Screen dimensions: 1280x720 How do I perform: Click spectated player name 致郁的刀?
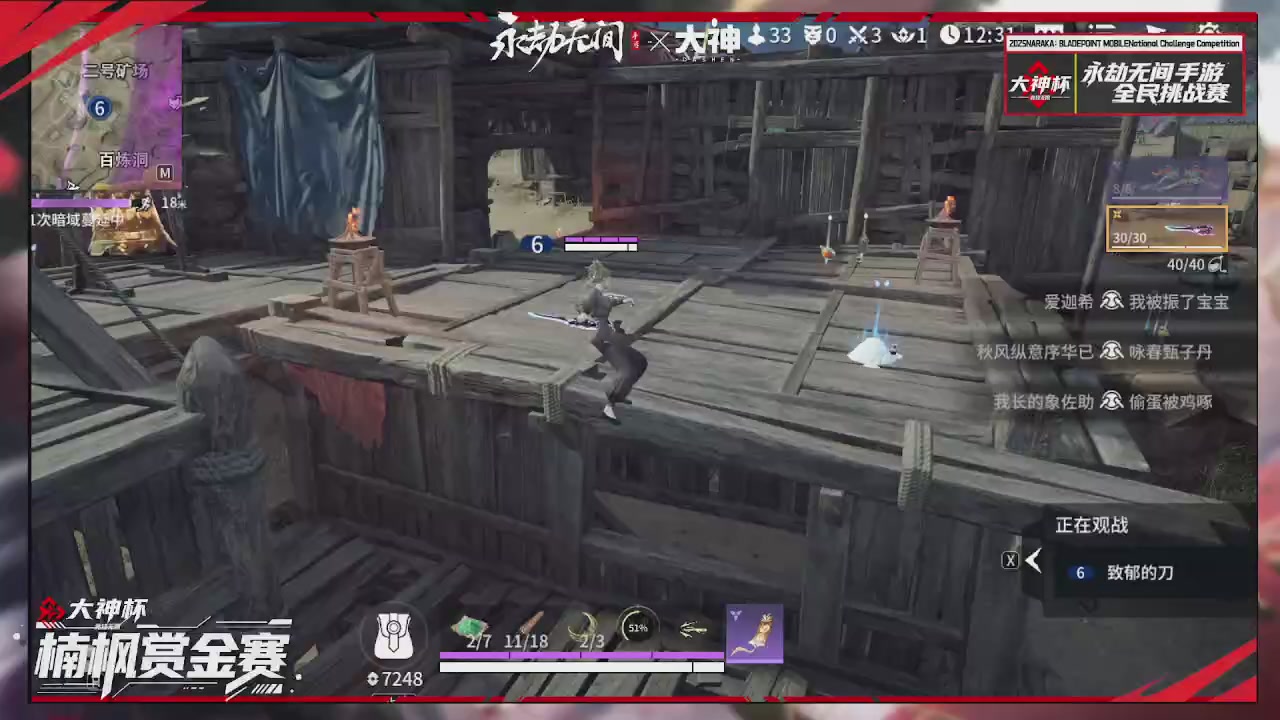pyautogui.click(x=1140, y=572)
